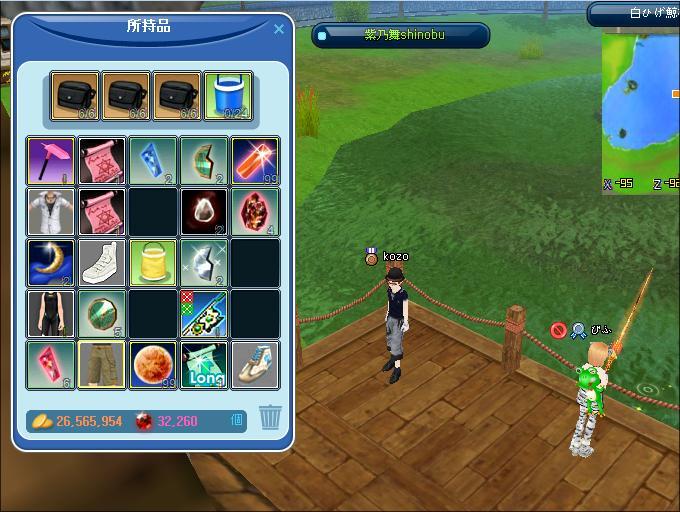Select the red crystal ore item
Viewport: 680px width, 512px height.
(255, 213)
